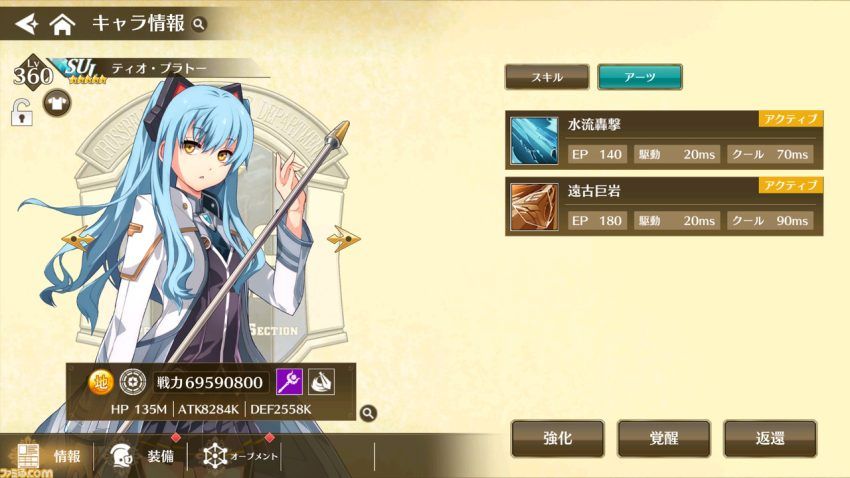Tap the 返還 return button

click(769, 439)
